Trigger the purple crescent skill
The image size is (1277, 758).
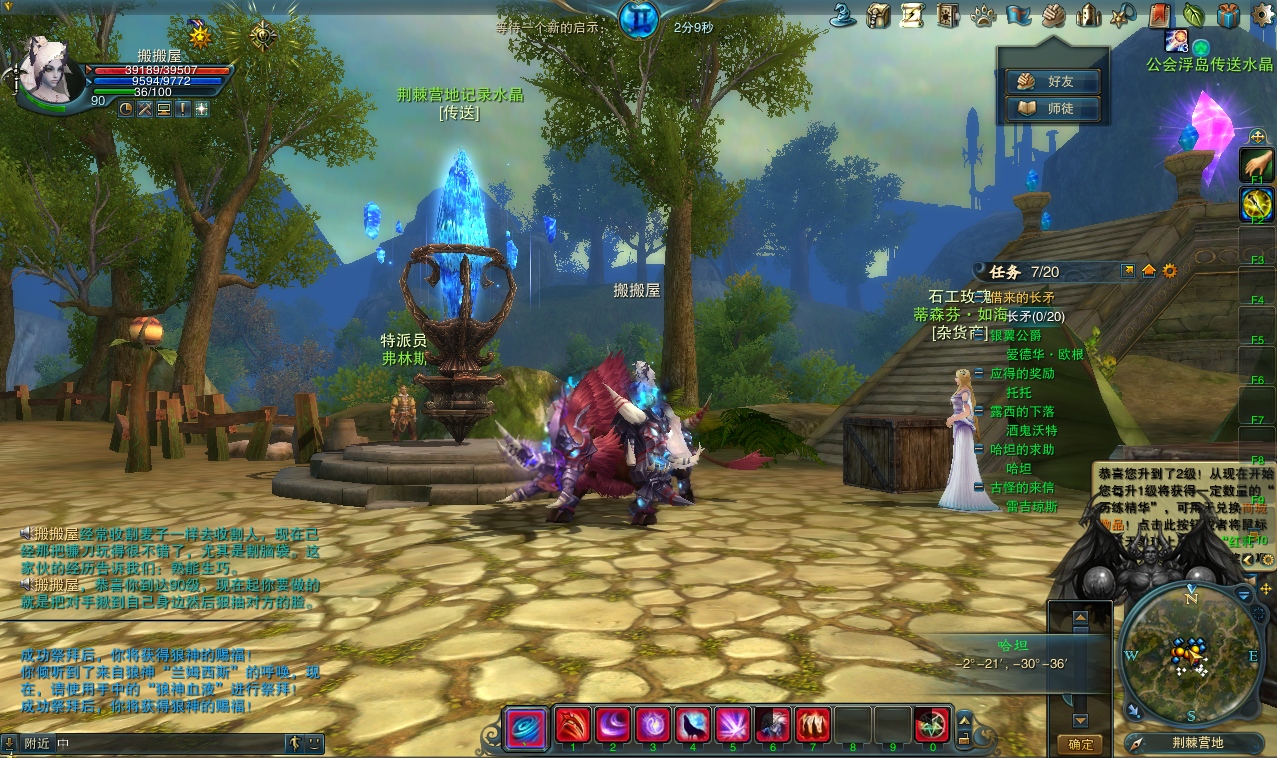coord(612,724)
